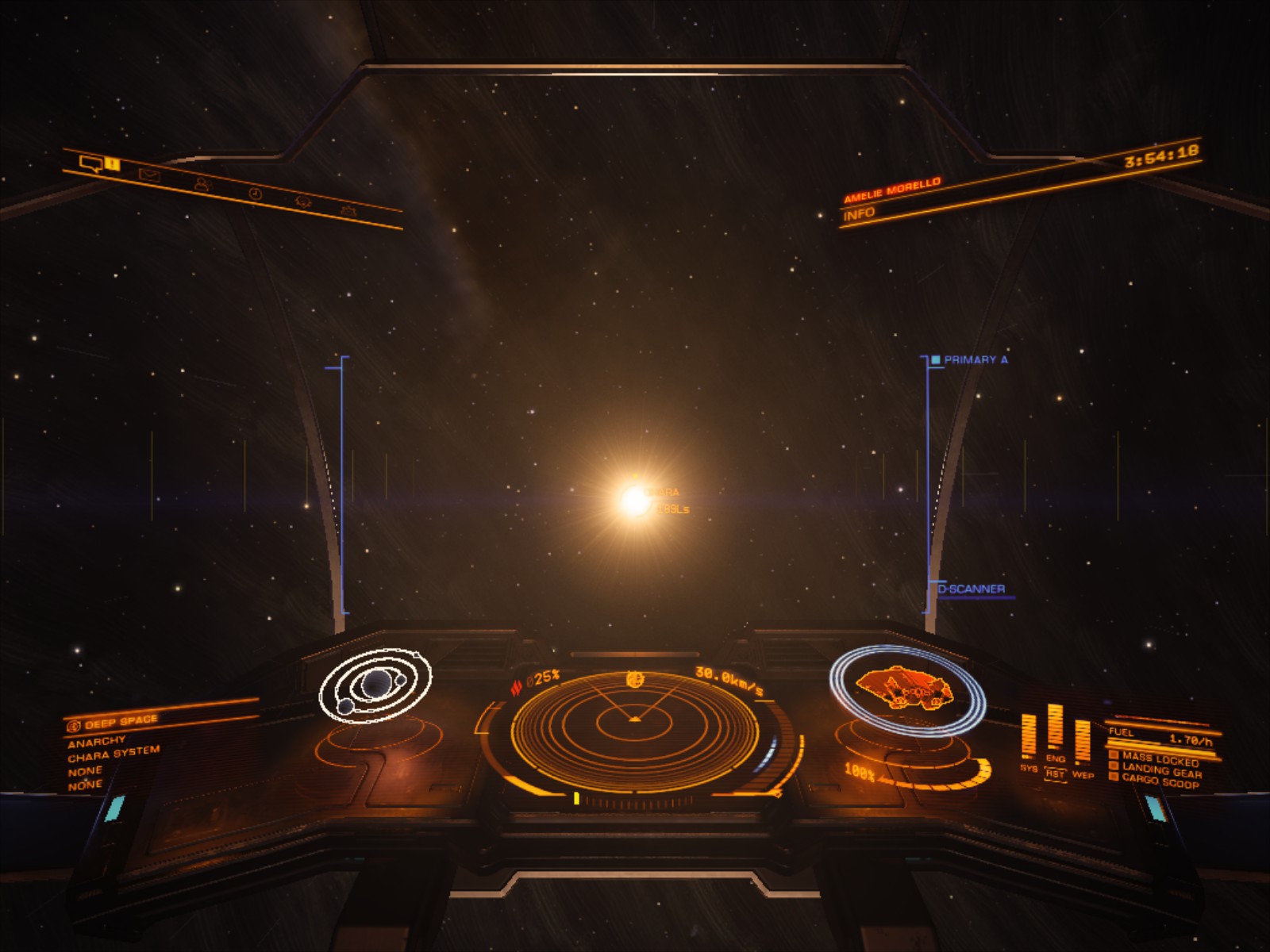Show the friends and contacts icon
Viewport: 1270px width, 952px height.
[202, 184]
